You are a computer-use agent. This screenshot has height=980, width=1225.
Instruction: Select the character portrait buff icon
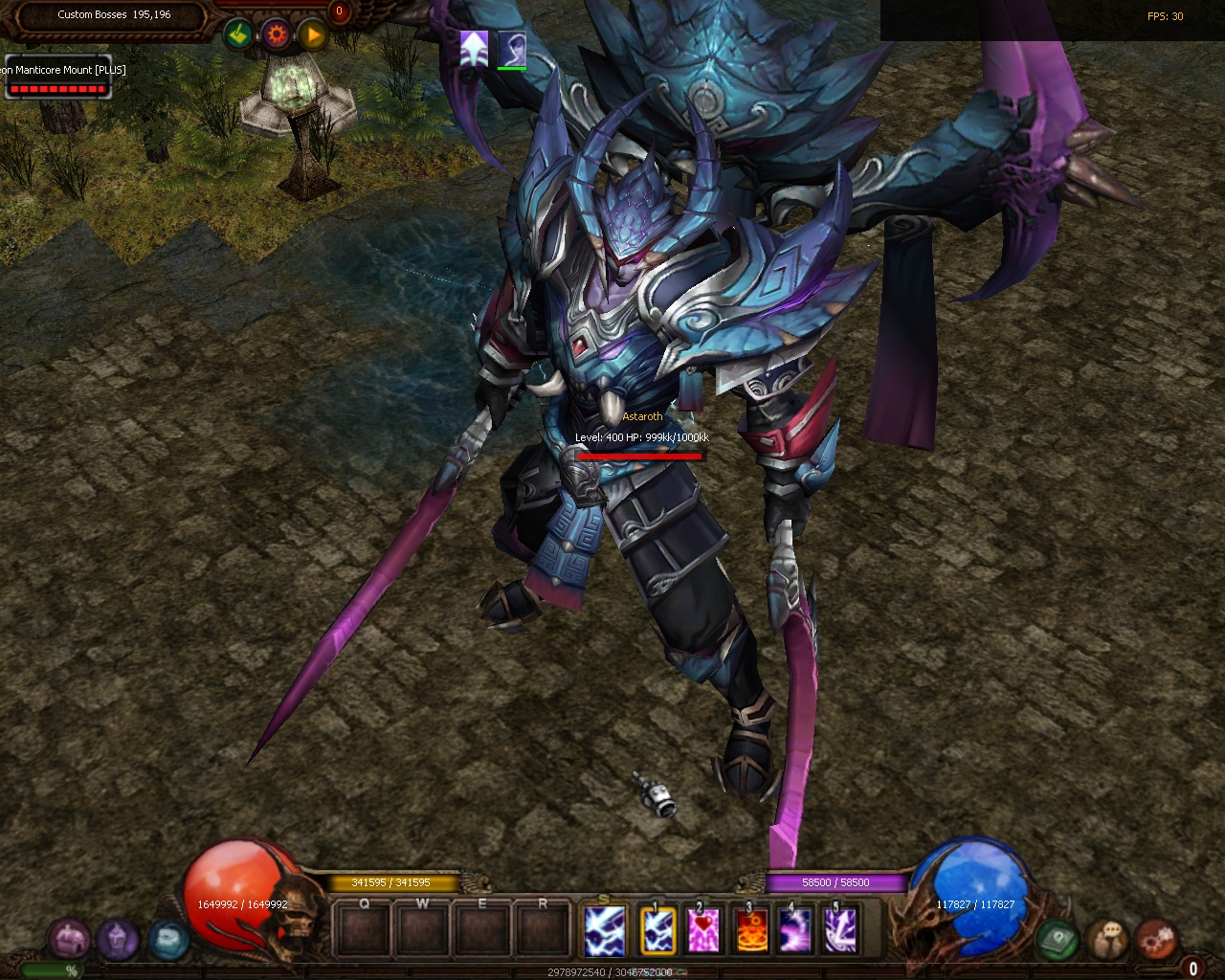click(x=511, y=48)
